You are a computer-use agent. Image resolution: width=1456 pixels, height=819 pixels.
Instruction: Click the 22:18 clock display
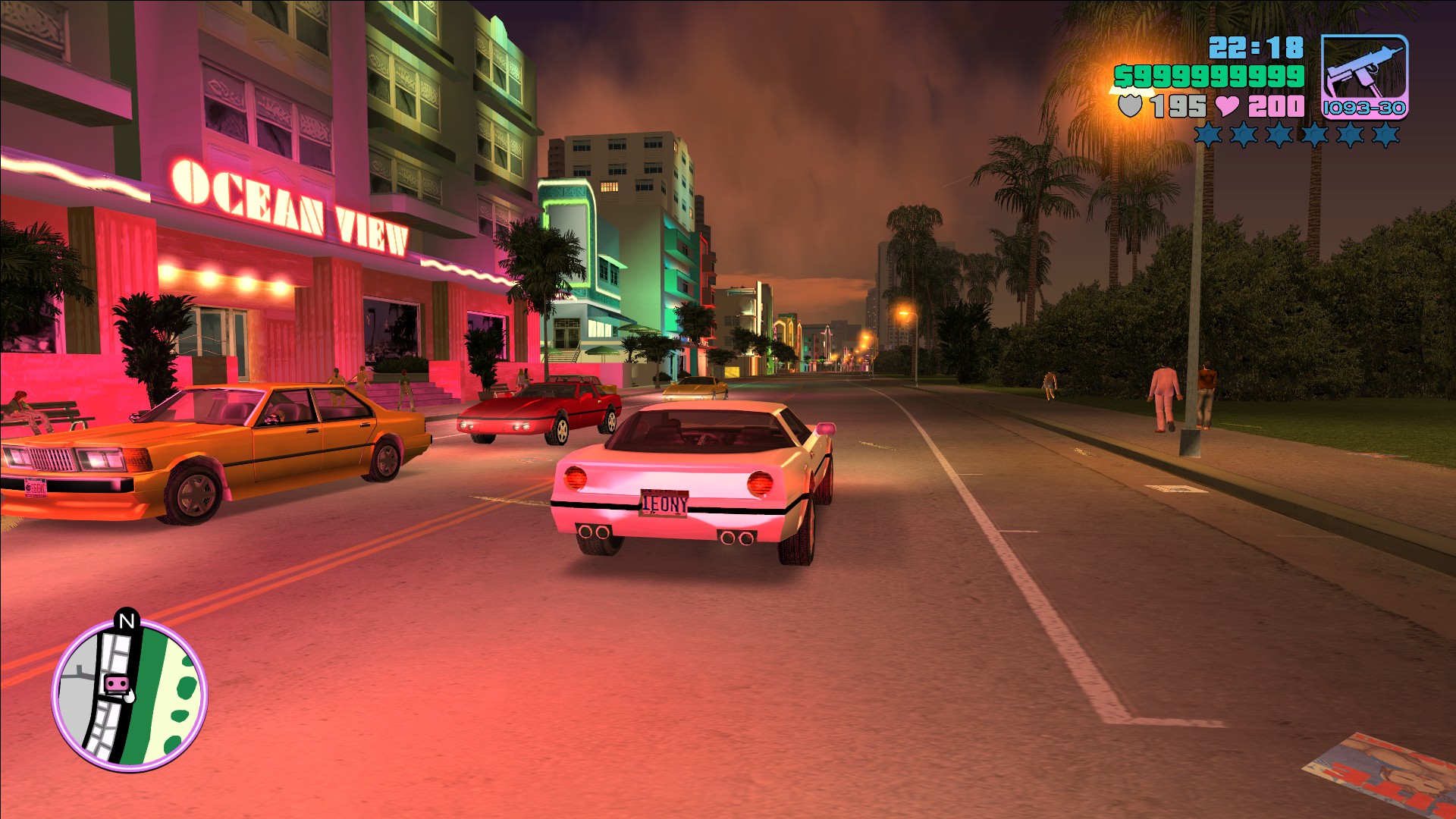tap(1255, 49)
